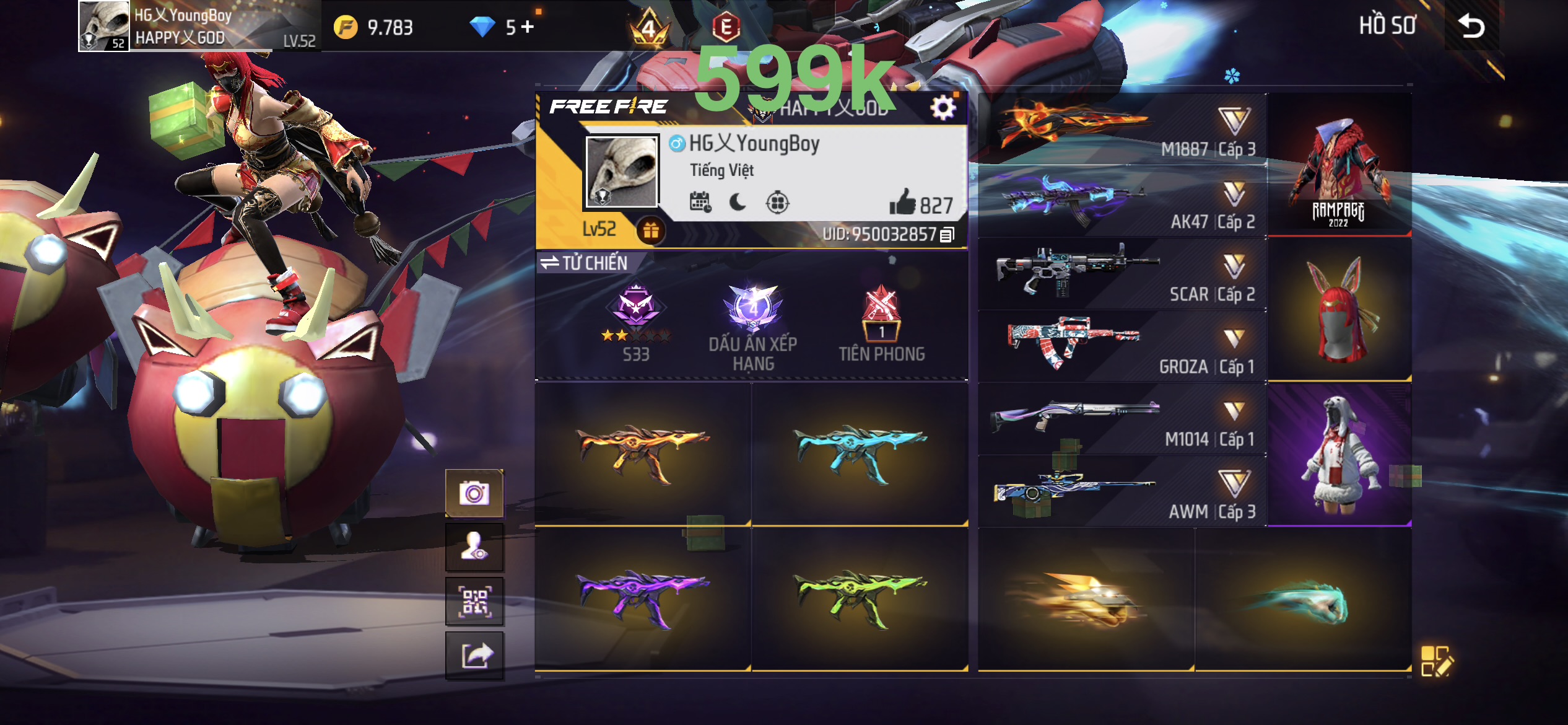Open profile settings gear icon
Viewport: 1568px width, 725px height.
(x=943, y=108)
